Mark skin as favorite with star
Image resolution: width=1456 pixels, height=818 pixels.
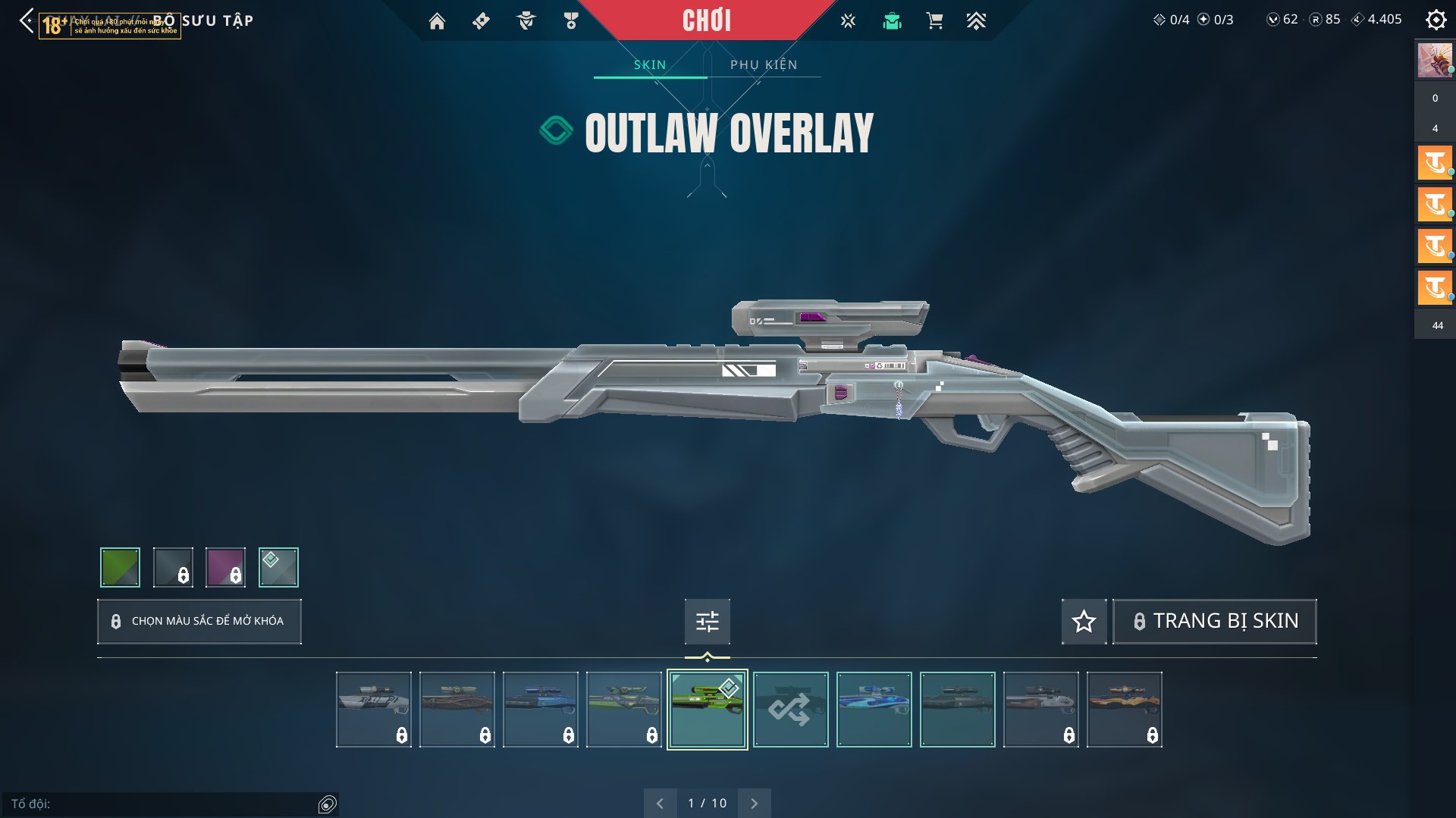(1084, 622)
